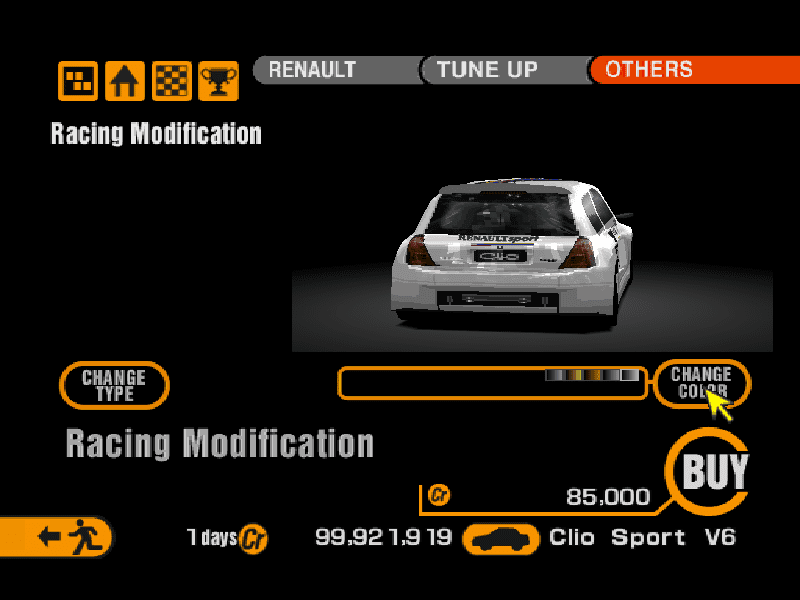Click the orange car garage icon
Screen dimensions: 800x600
pyautogui.click(x=500, y=539)
